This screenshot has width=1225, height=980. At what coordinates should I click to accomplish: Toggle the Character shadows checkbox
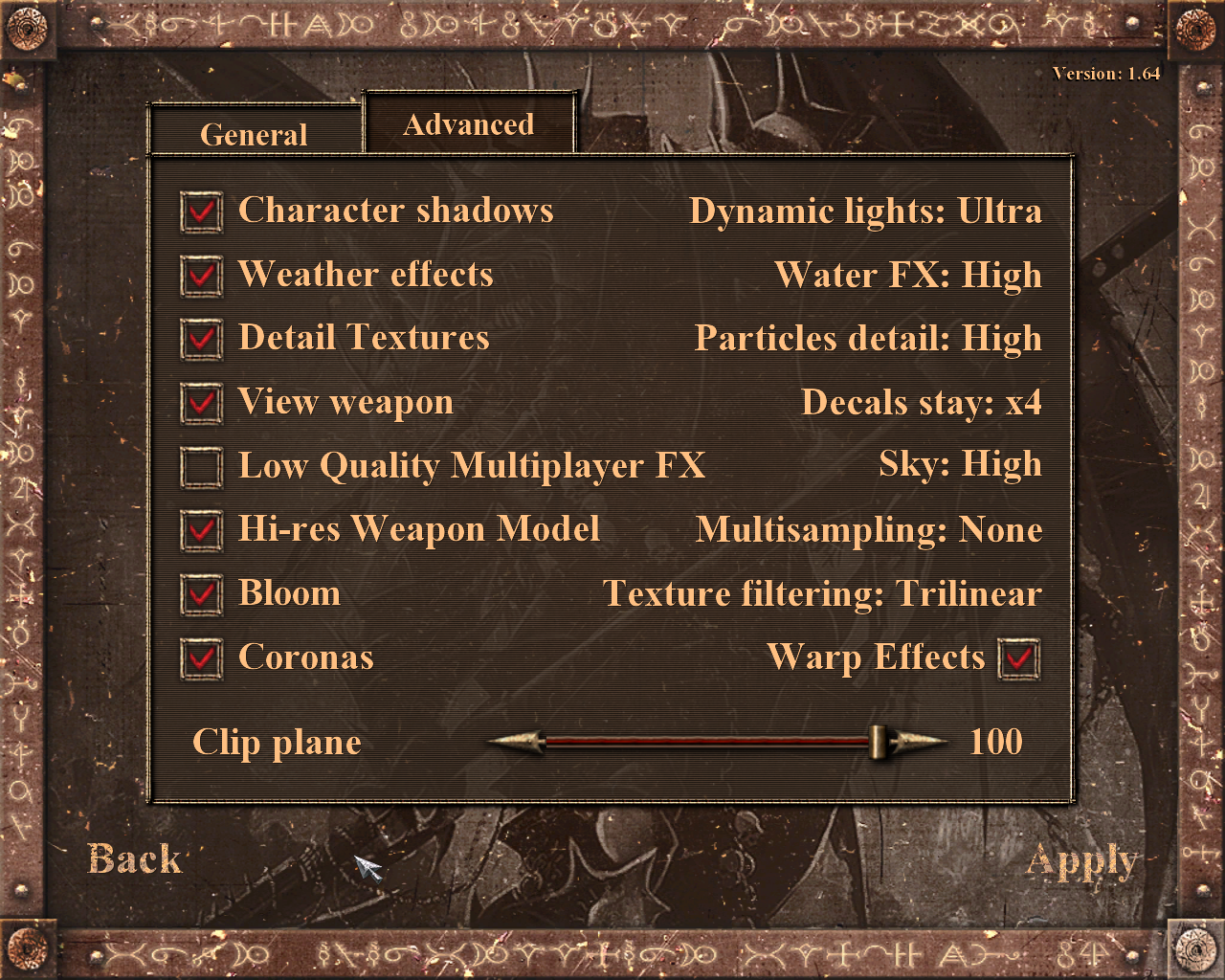(x=201, y=212)
